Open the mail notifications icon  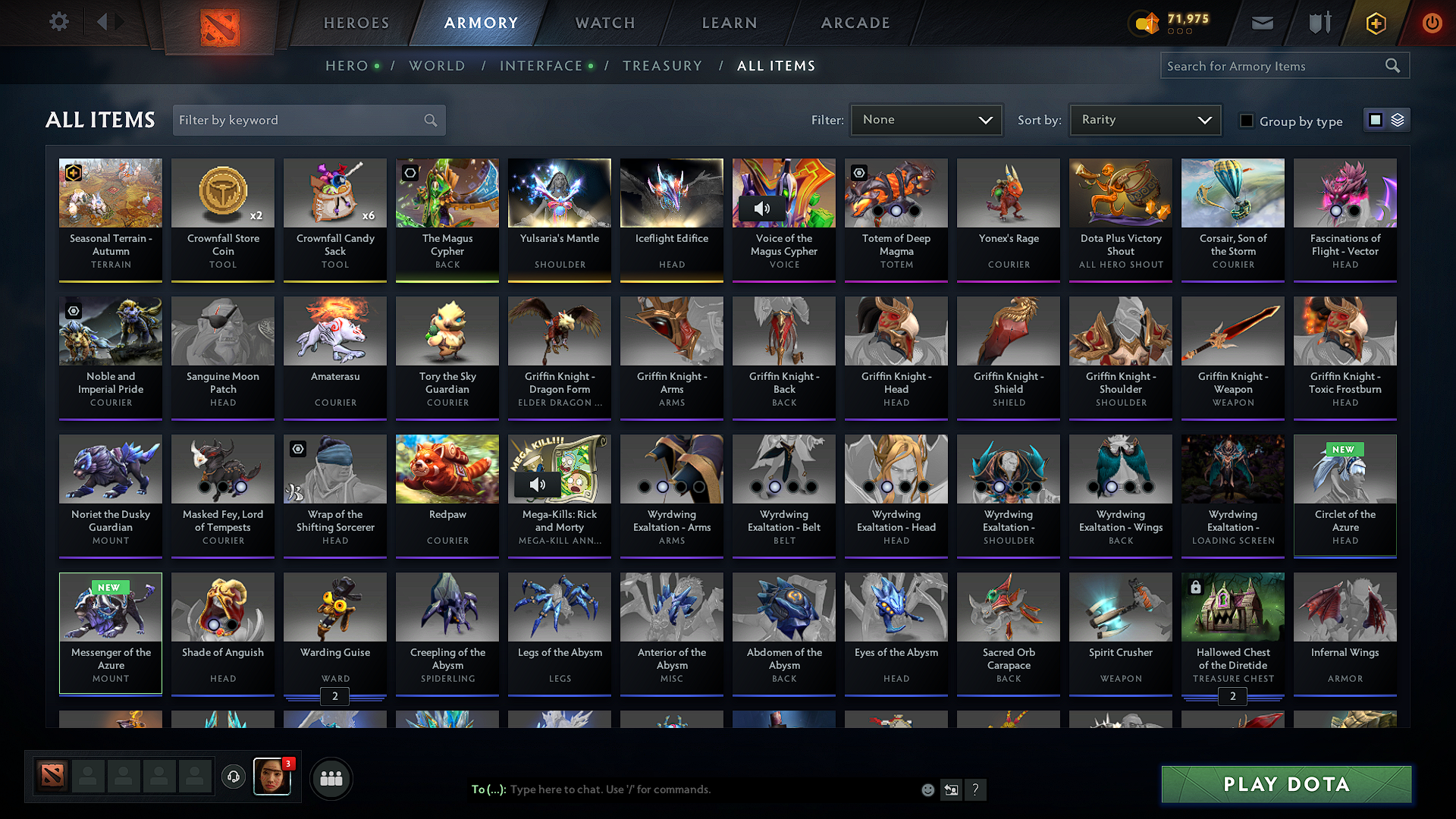click(x=1261, y=23)
